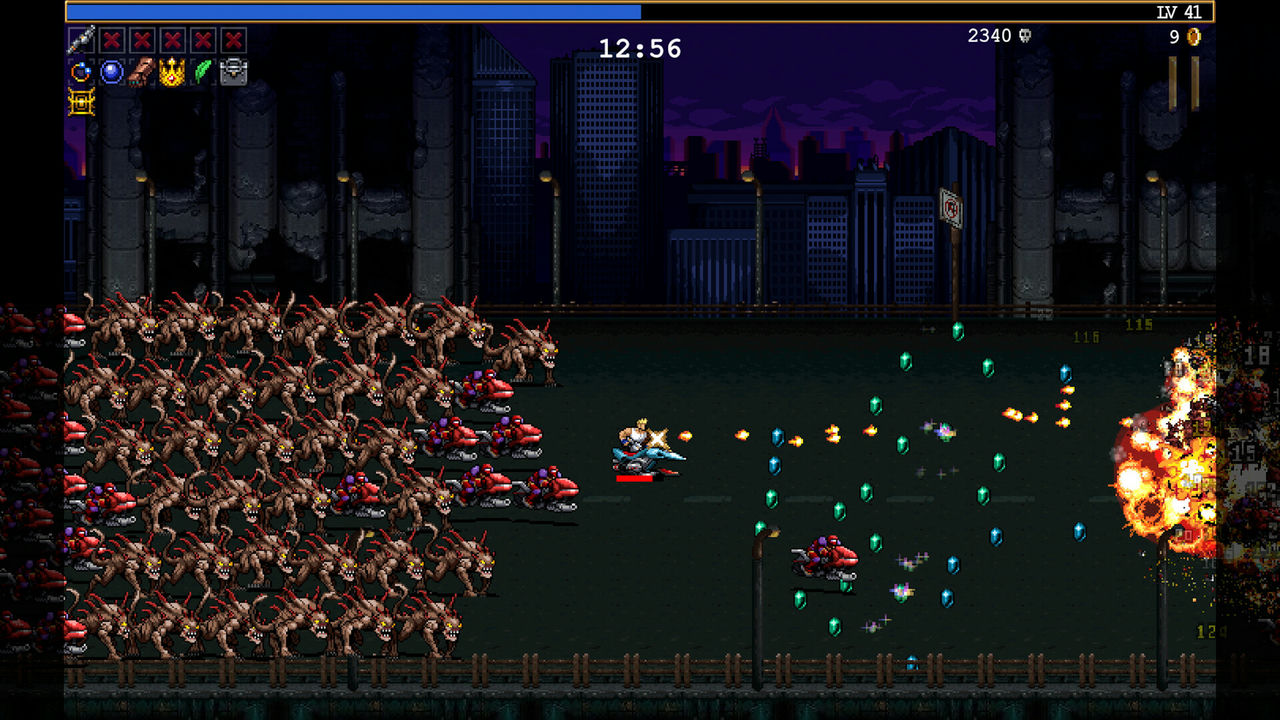1280x720 pixels.
Task: Click the grey armor passive icon
Action: pyautogui.click(x=233, y=72)
